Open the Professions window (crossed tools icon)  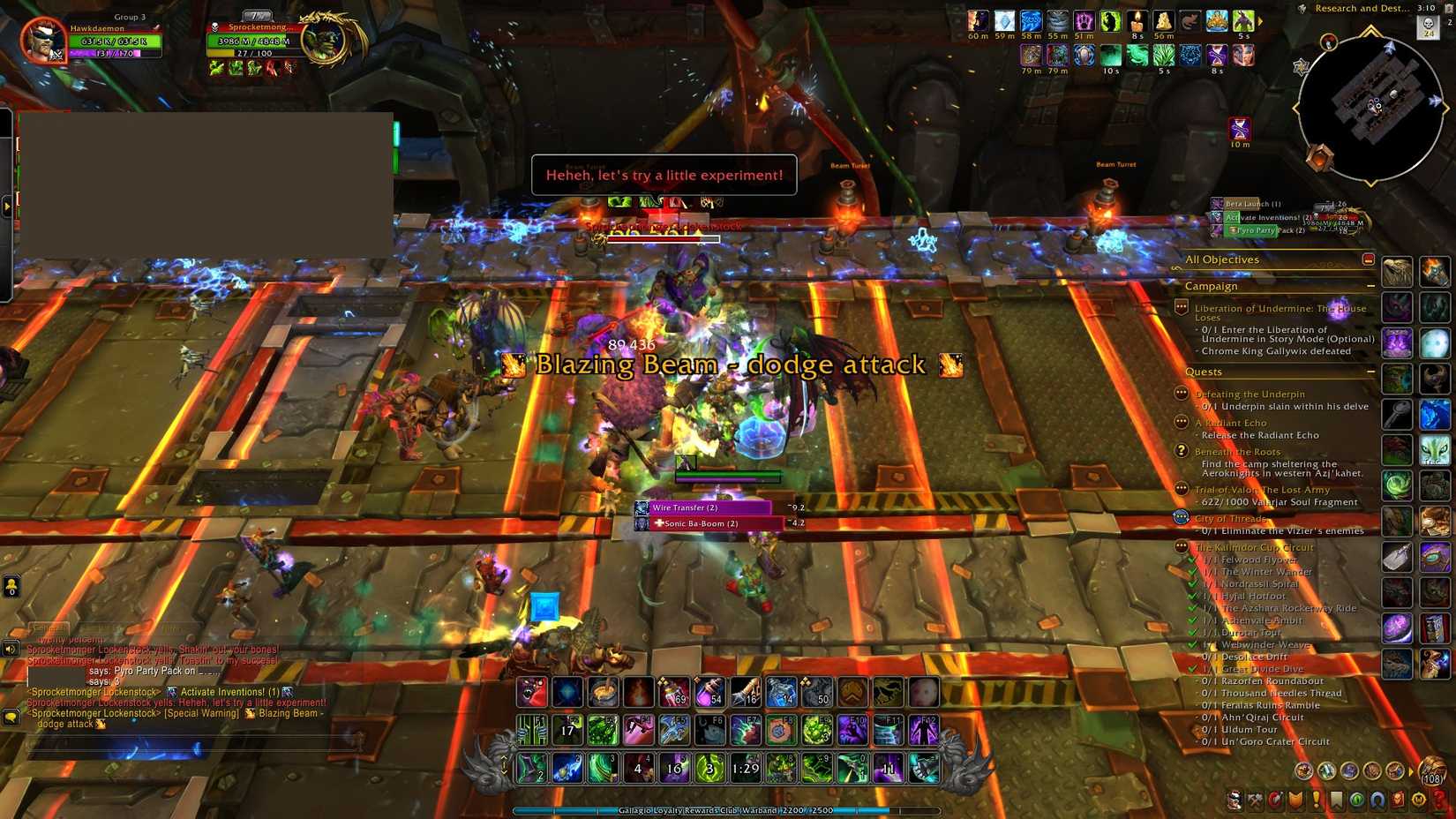(x=1256, y=800)
